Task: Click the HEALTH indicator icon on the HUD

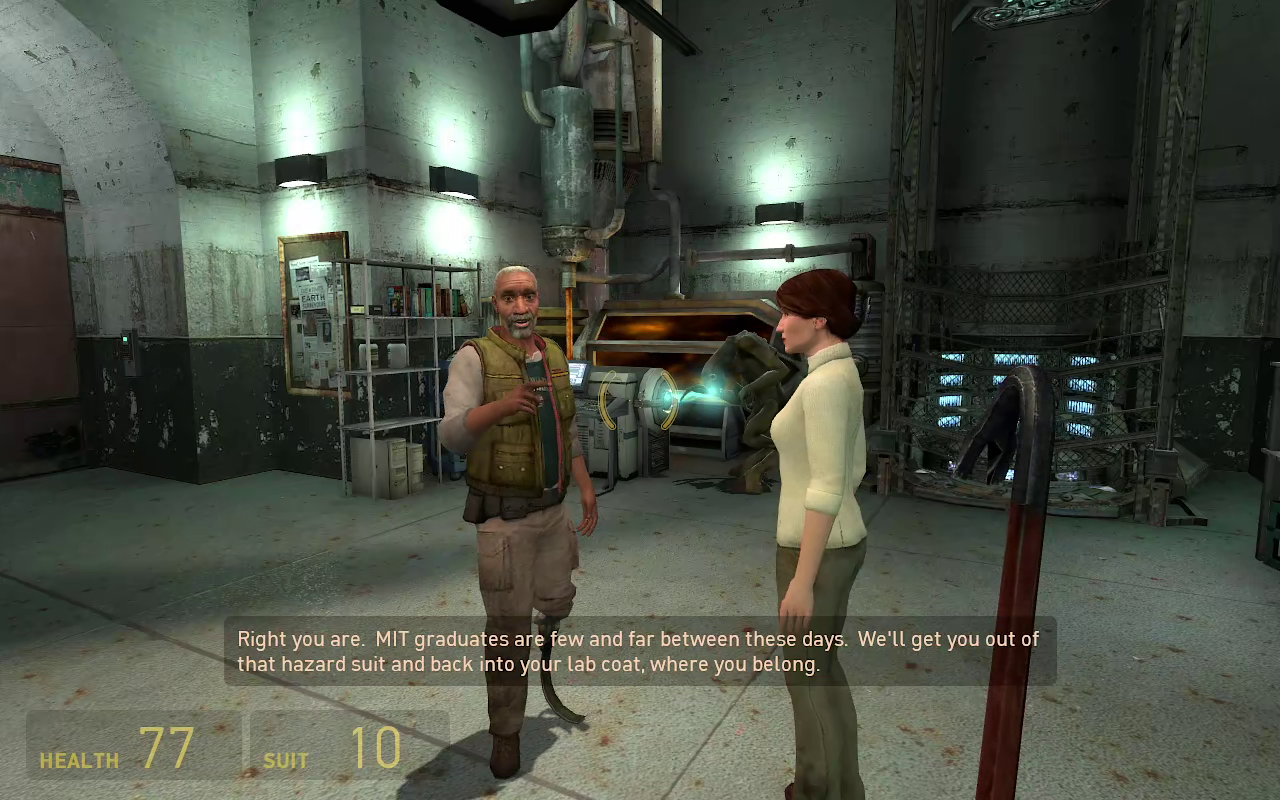Action: point(78,760)
